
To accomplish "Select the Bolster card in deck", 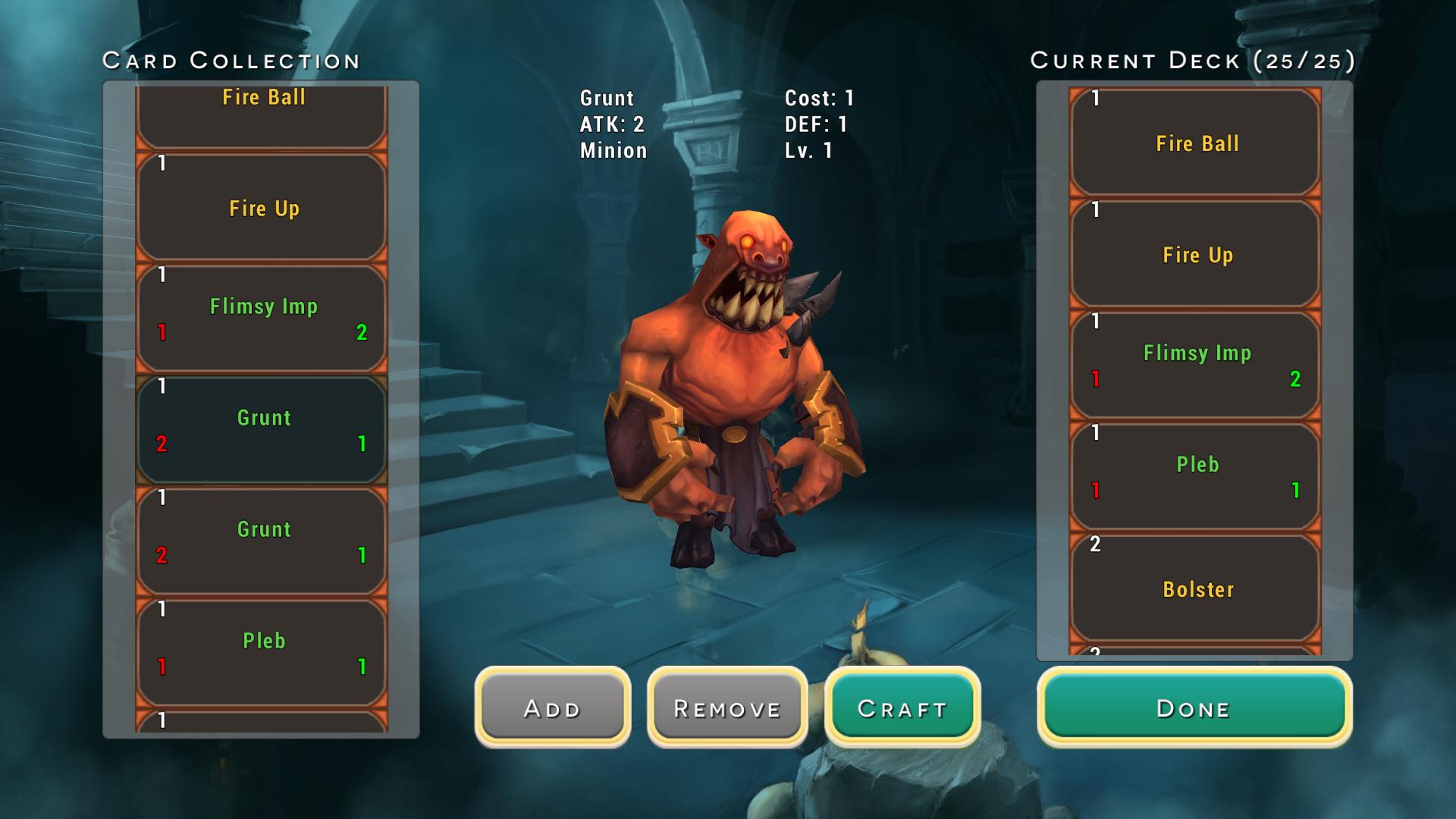I will pyautogui.click(x=1195, y=588).
